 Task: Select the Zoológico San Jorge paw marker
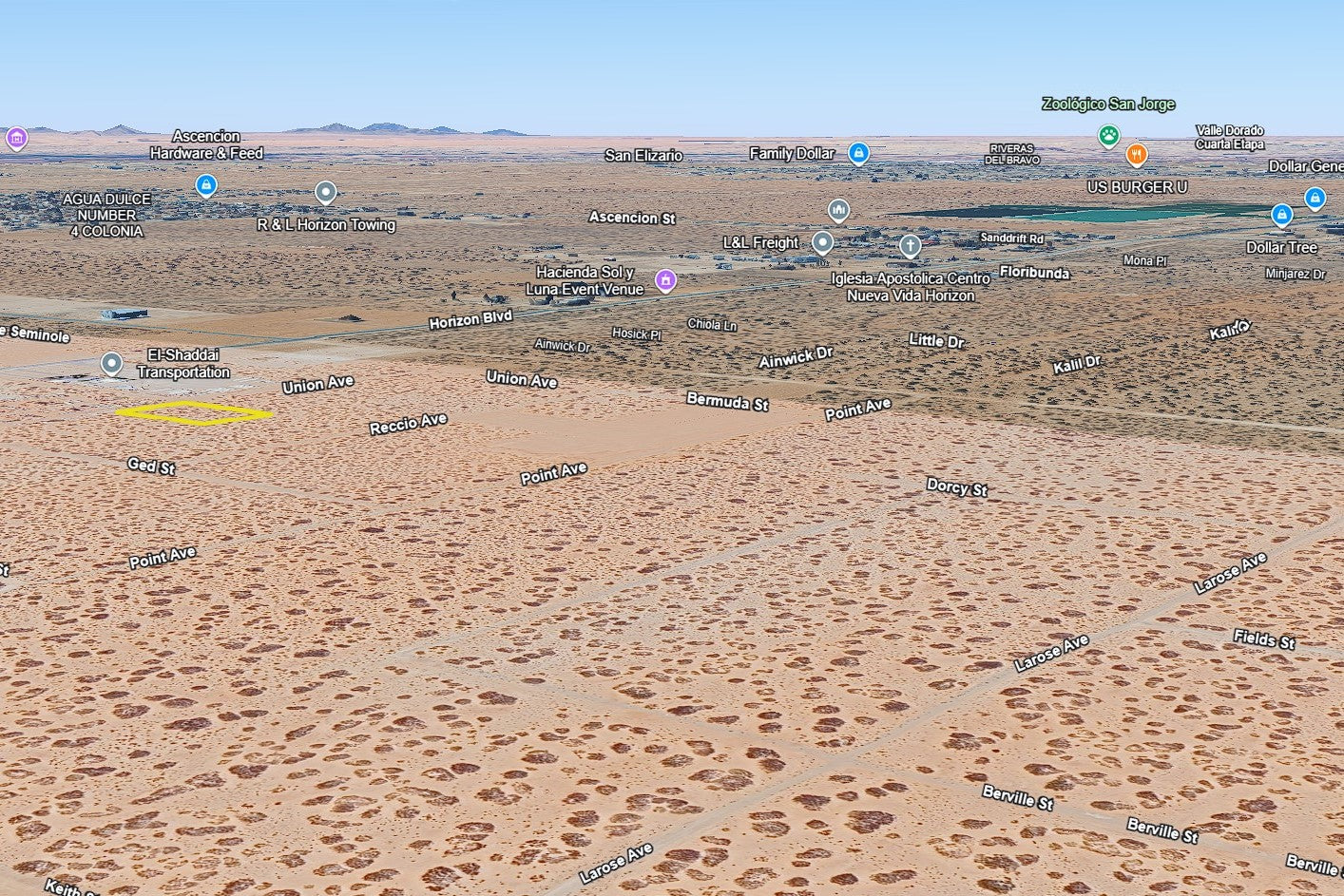[1108, 135]
